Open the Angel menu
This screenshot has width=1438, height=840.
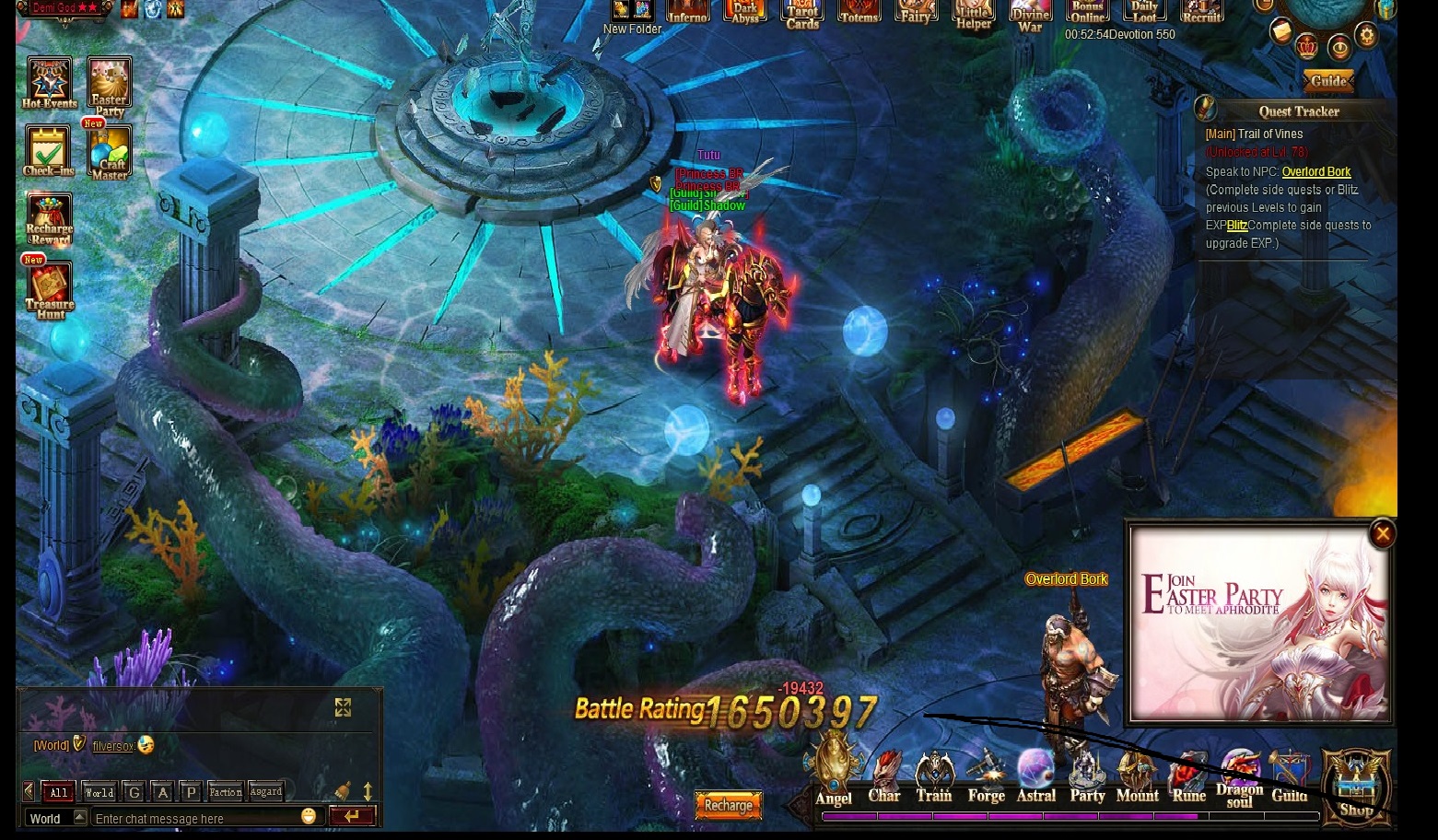click(834, 775)
